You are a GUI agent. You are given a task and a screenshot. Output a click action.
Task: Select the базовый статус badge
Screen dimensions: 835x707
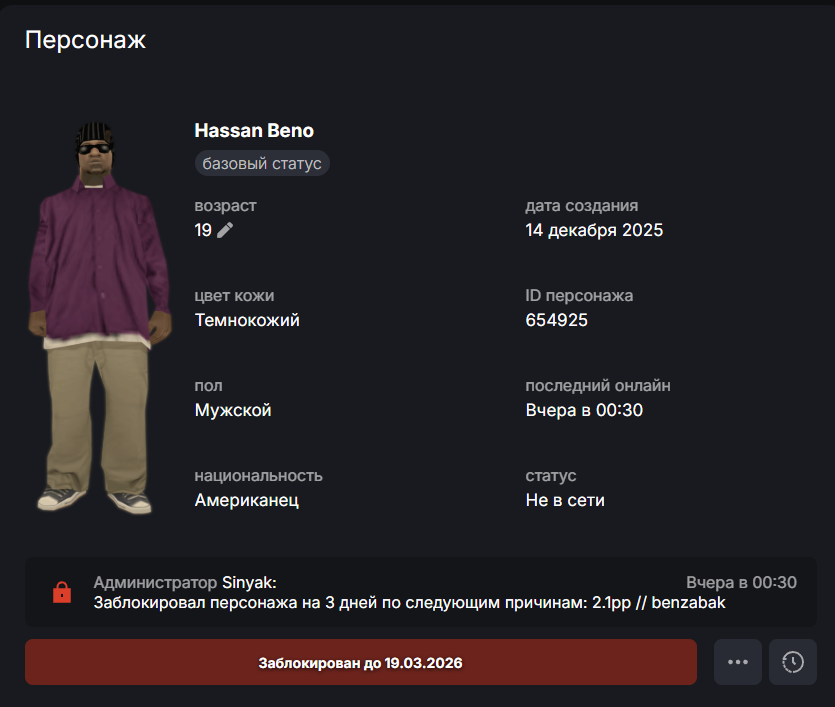coord(262,163)
